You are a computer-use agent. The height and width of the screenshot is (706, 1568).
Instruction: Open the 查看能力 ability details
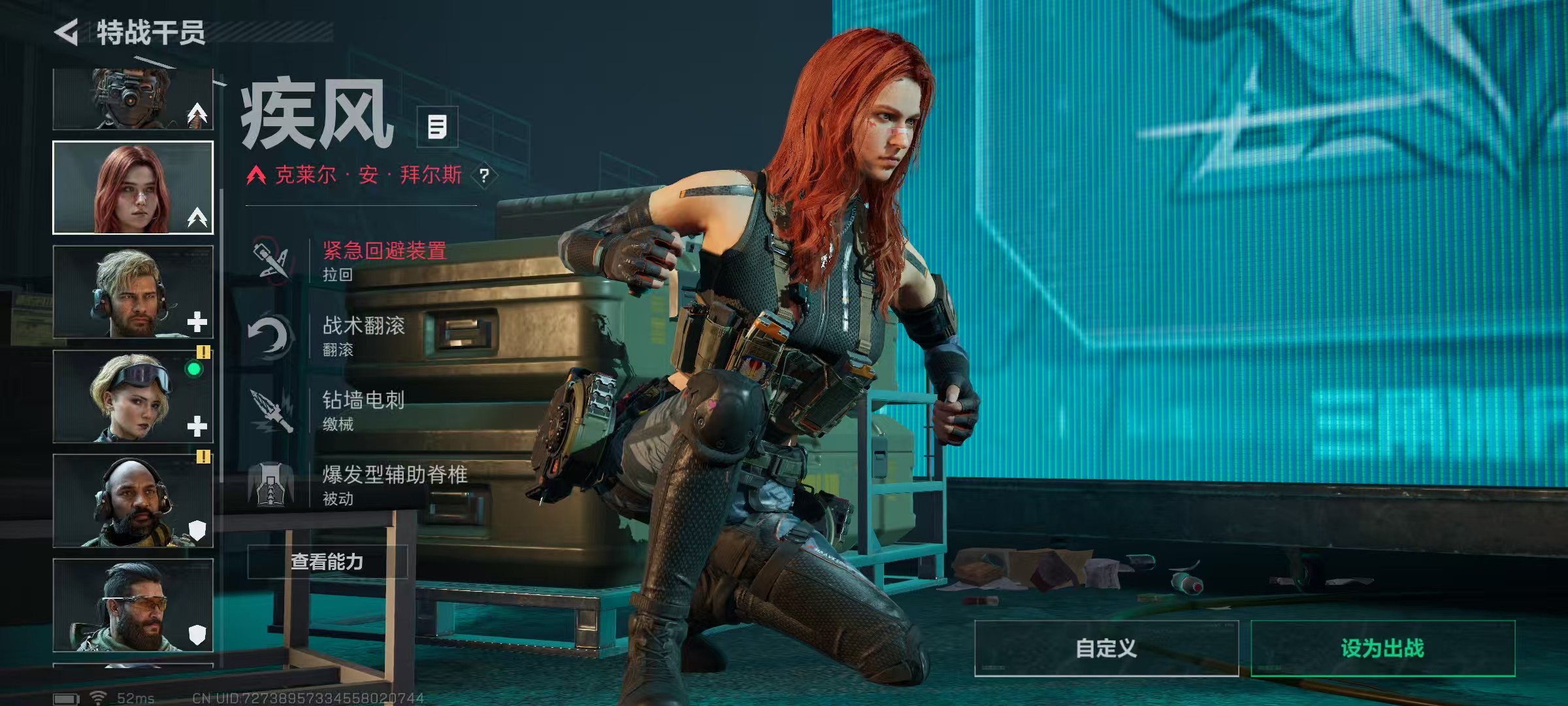pyautogui.click(x=327, y=562)
